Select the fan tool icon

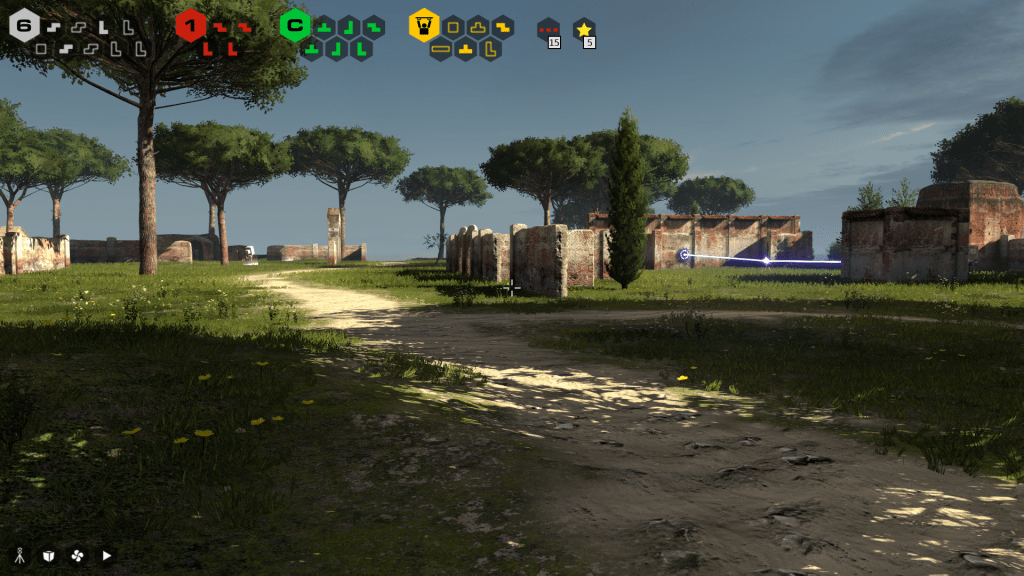[x=77, y=555]
